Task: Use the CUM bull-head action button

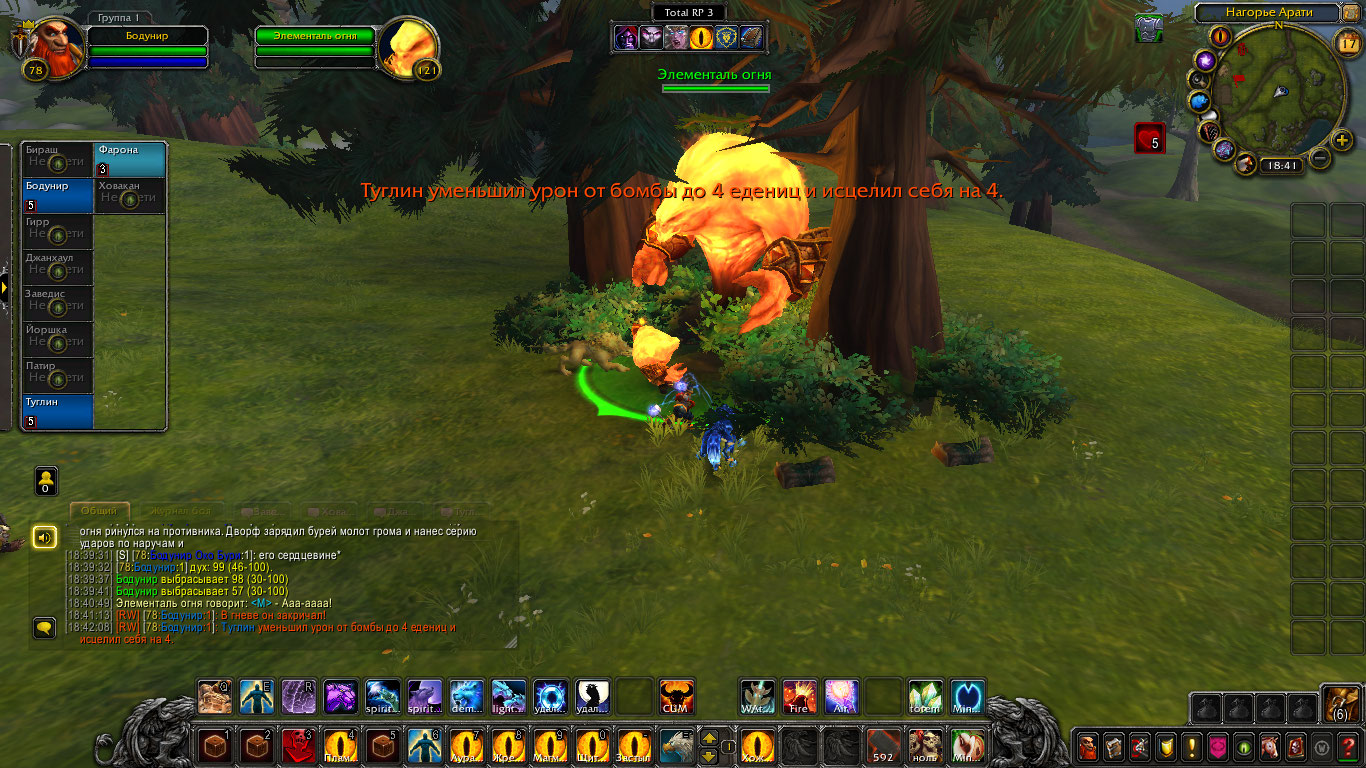Action: pyautogui.click(x=677, y=696)
